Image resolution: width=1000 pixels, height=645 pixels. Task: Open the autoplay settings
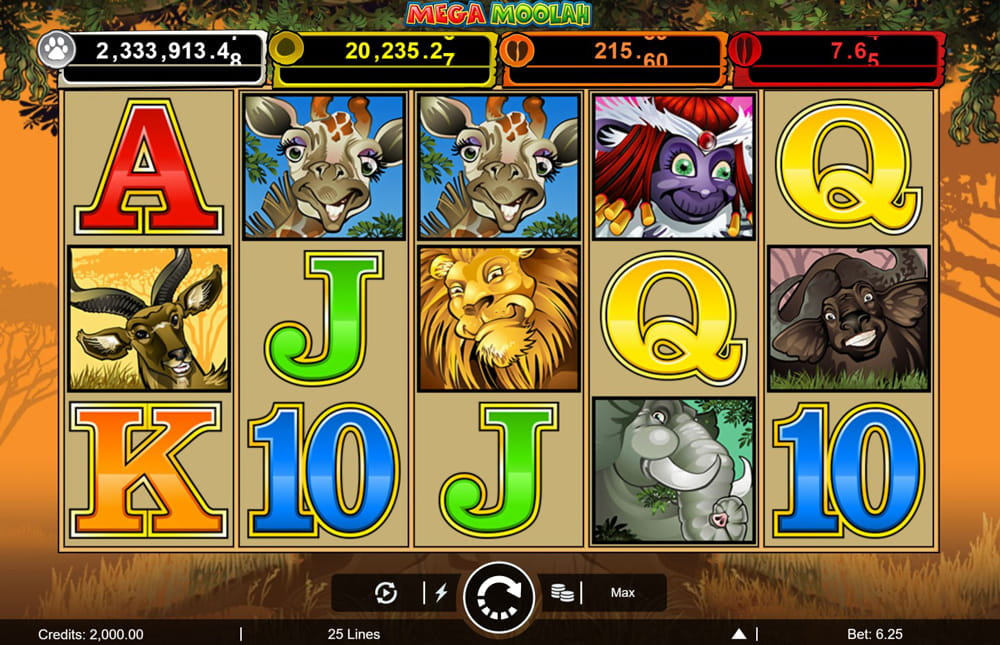(x=385, y=593)
